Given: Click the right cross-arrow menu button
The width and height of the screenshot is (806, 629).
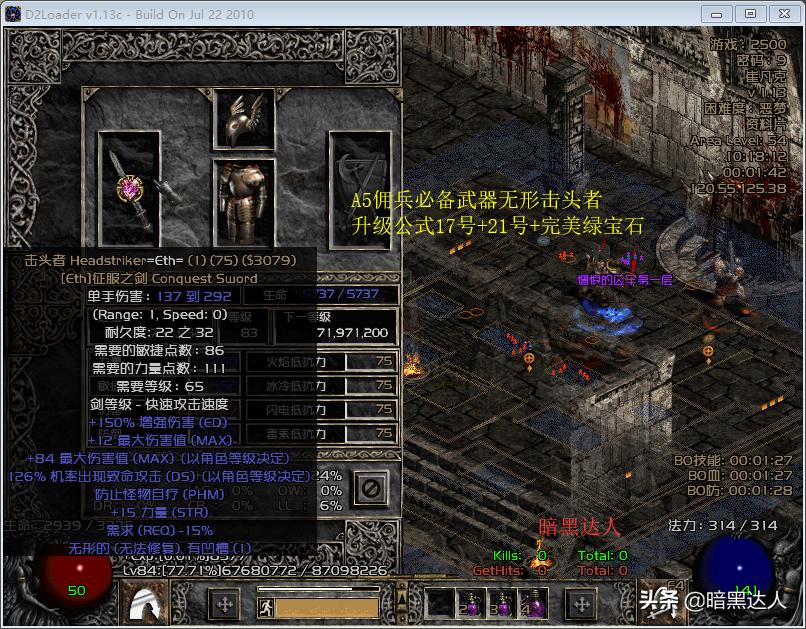Looking at the screenshot, I should click(x=581, y=604).
